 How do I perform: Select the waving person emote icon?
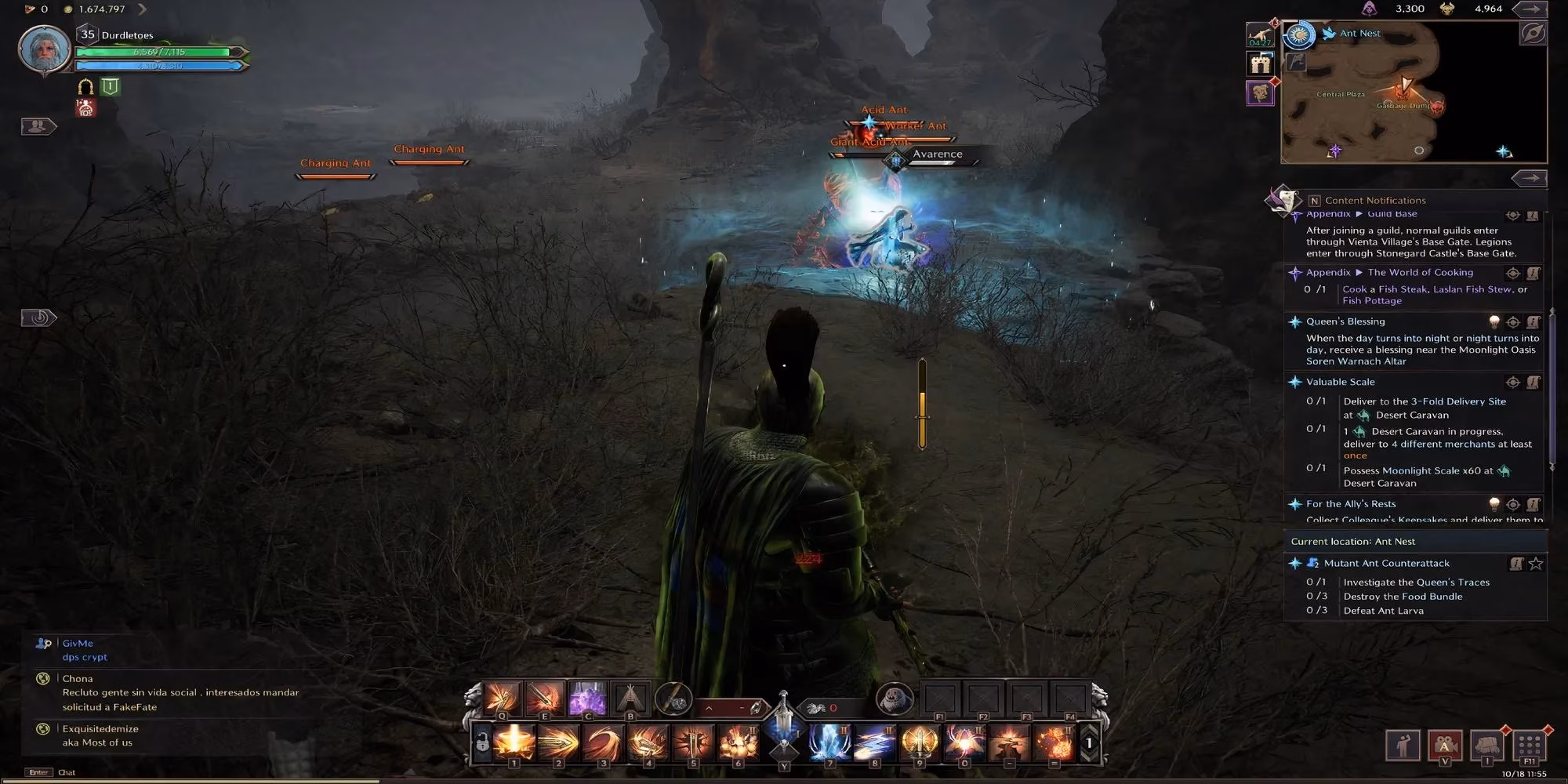coord(1403,746)
